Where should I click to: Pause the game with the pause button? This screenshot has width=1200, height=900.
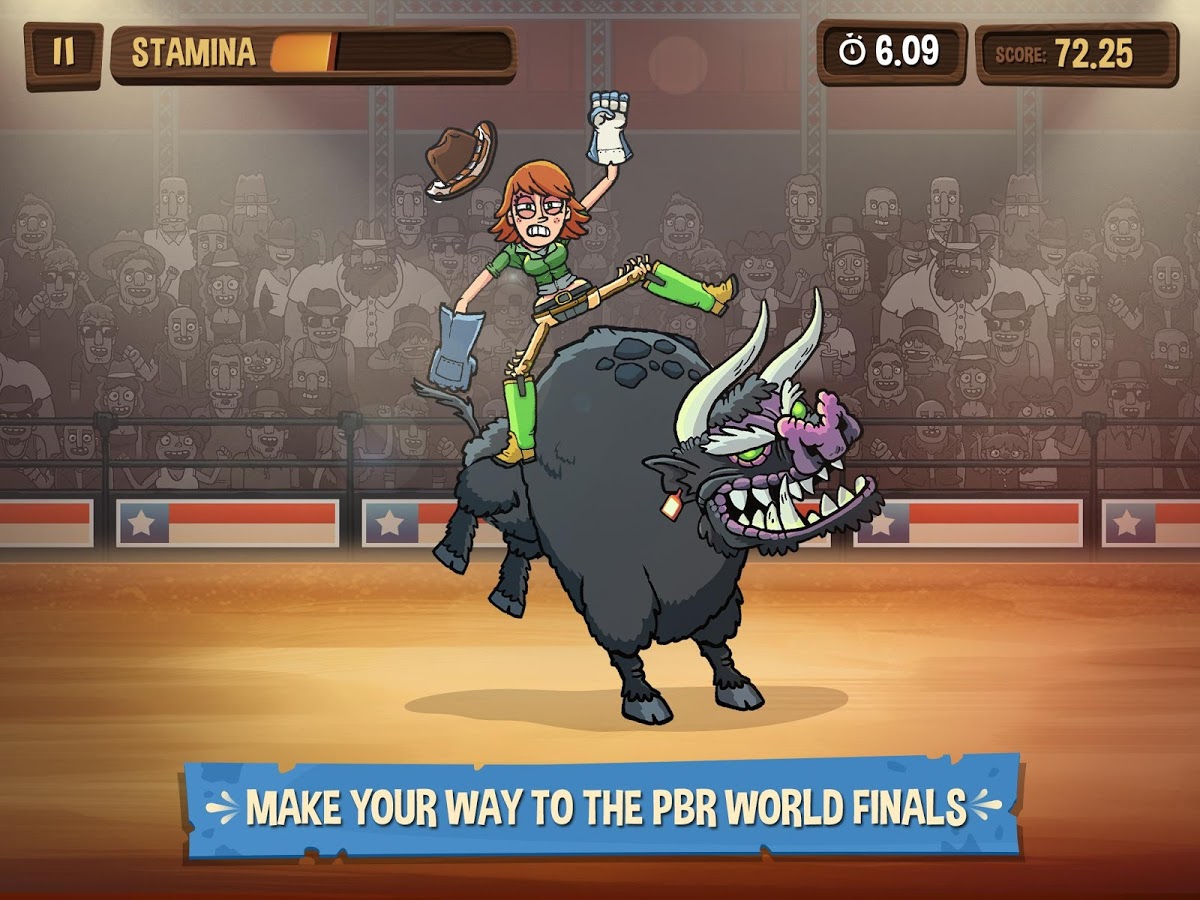coord(63,53)
